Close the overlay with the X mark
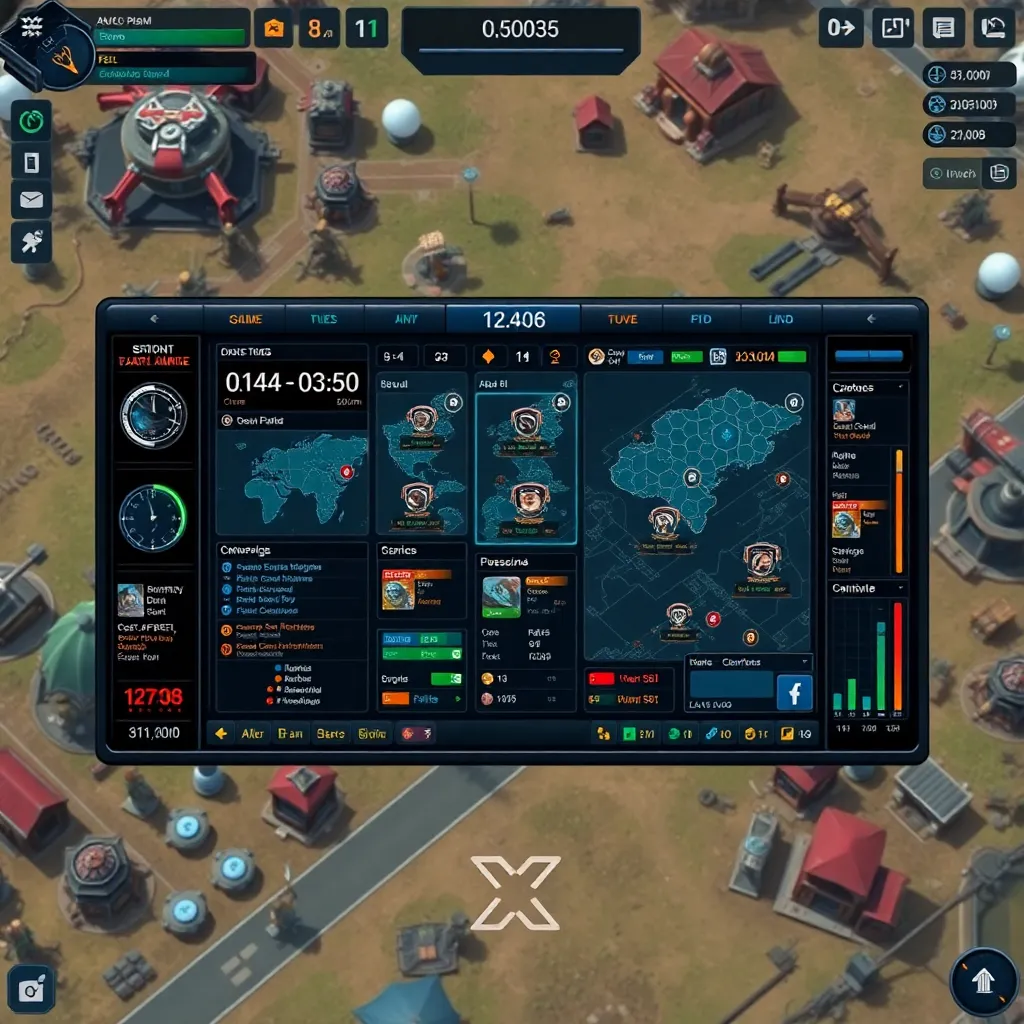This screenshot has width=1024, height=1024. (x=515, y=893)
